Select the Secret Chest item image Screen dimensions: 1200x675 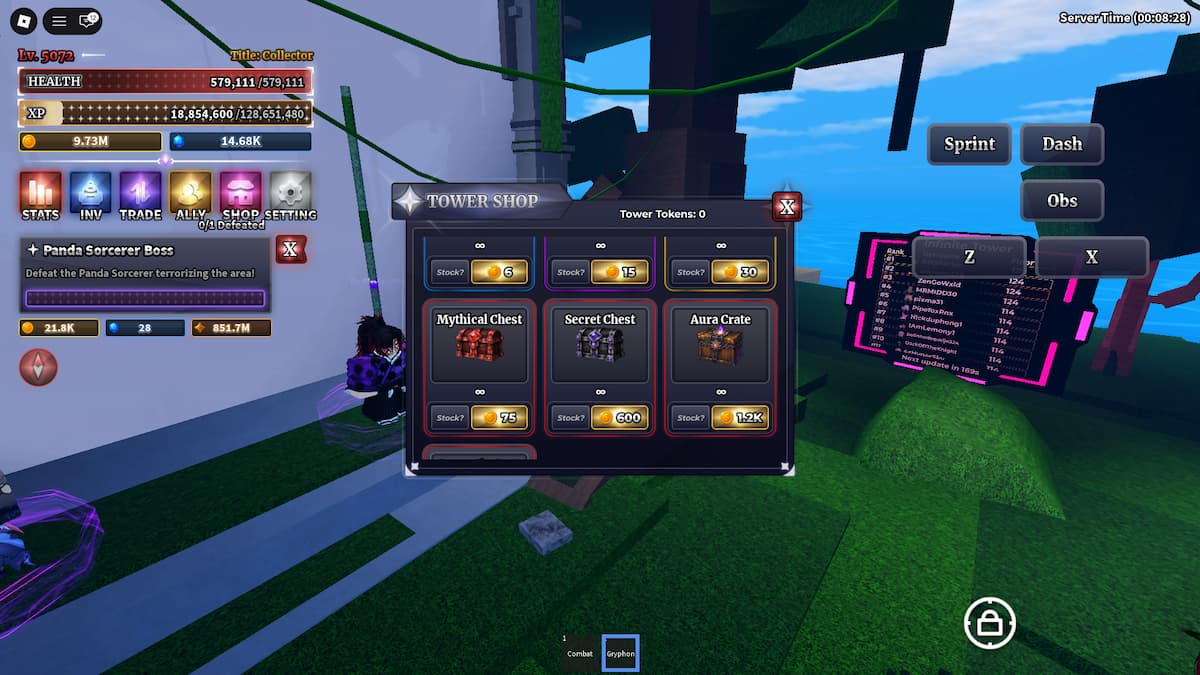(600, 345)
